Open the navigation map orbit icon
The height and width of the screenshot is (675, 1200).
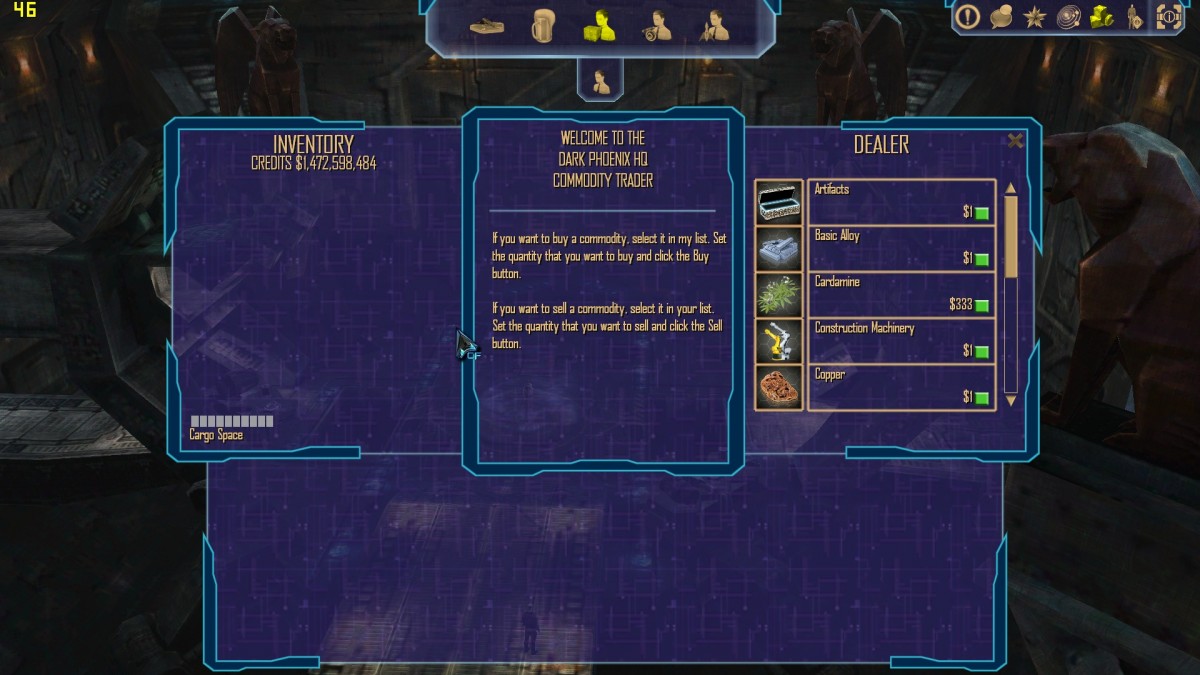click(1068, 17)
